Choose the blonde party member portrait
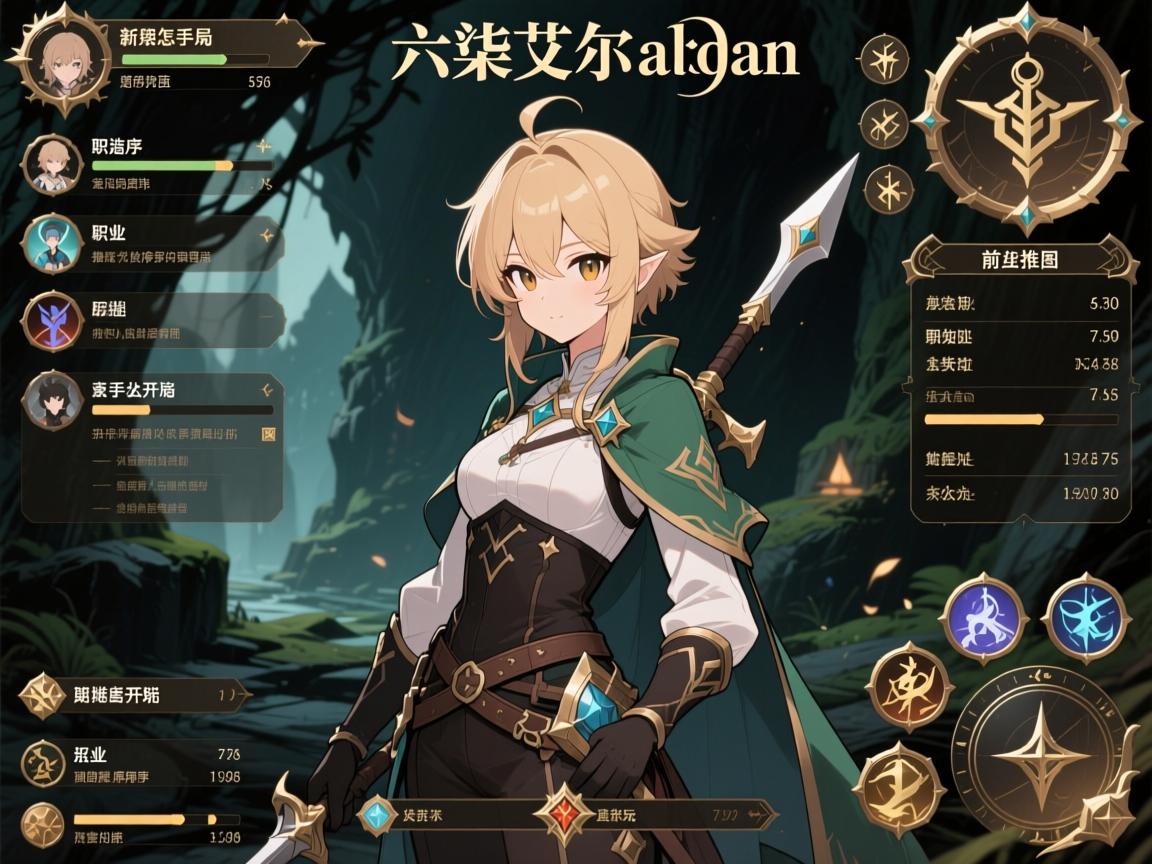Viewport: 1152px width, 864px height. [51, 164]
